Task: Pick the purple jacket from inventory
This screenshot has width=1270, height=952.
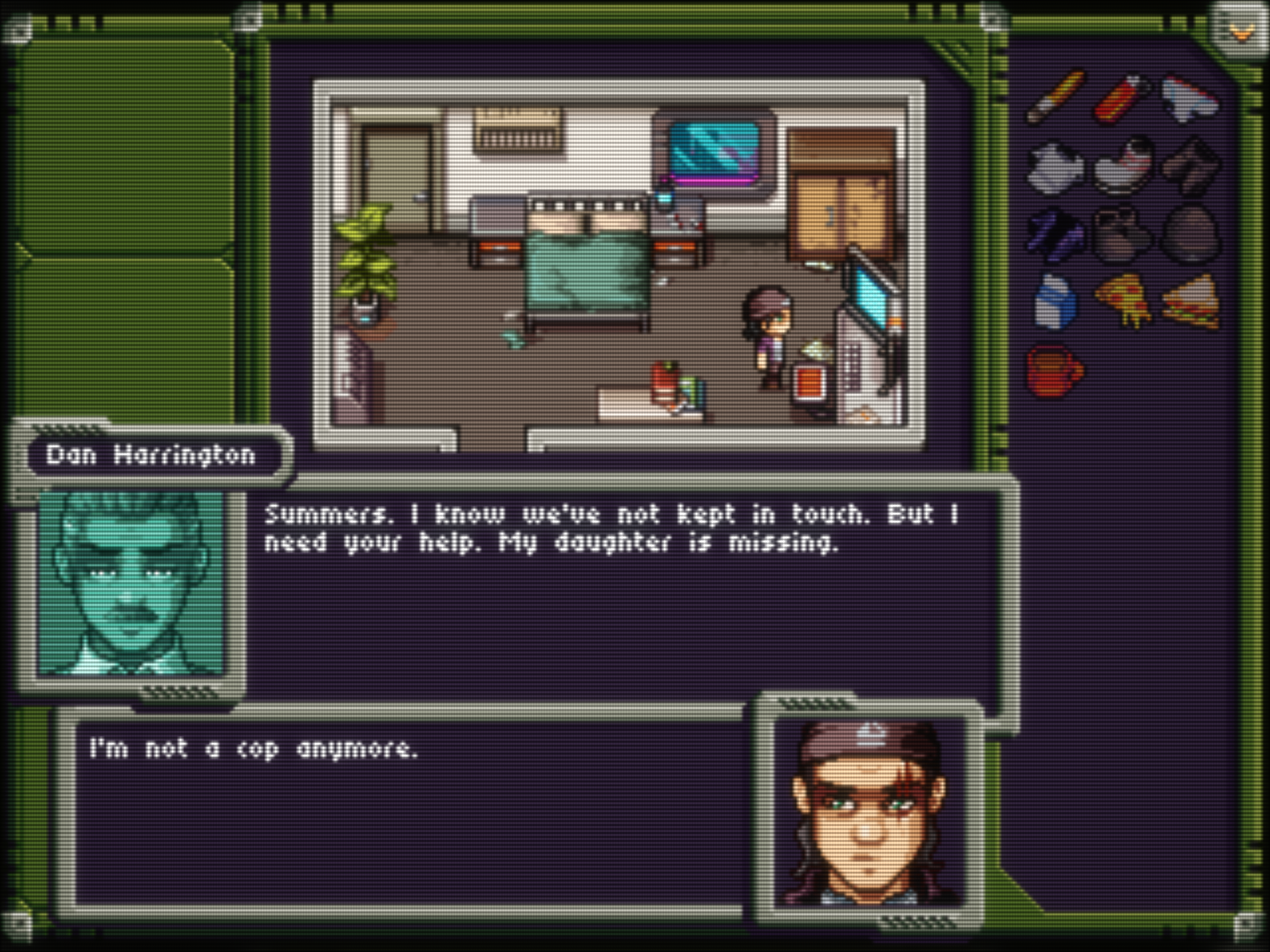Action: [1056, 235]
